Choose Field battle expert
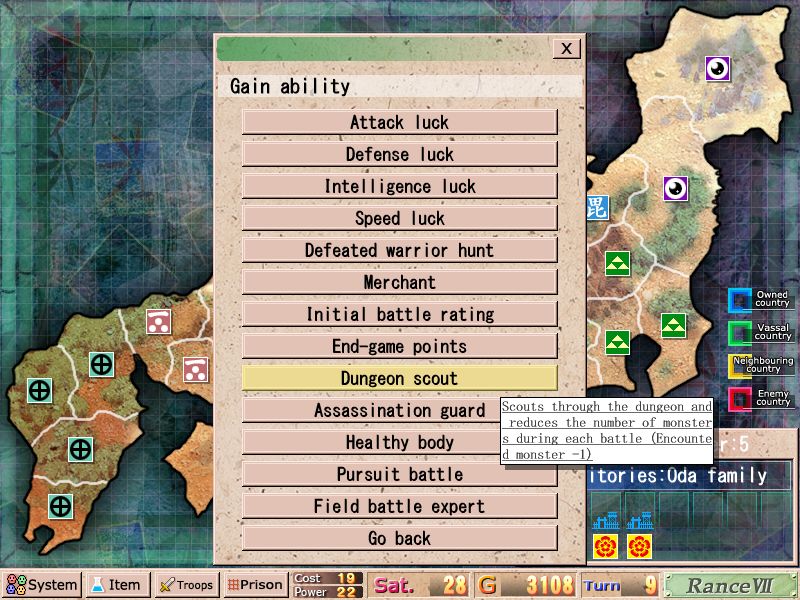The image size is (800, 600). (x=399, y=506)
